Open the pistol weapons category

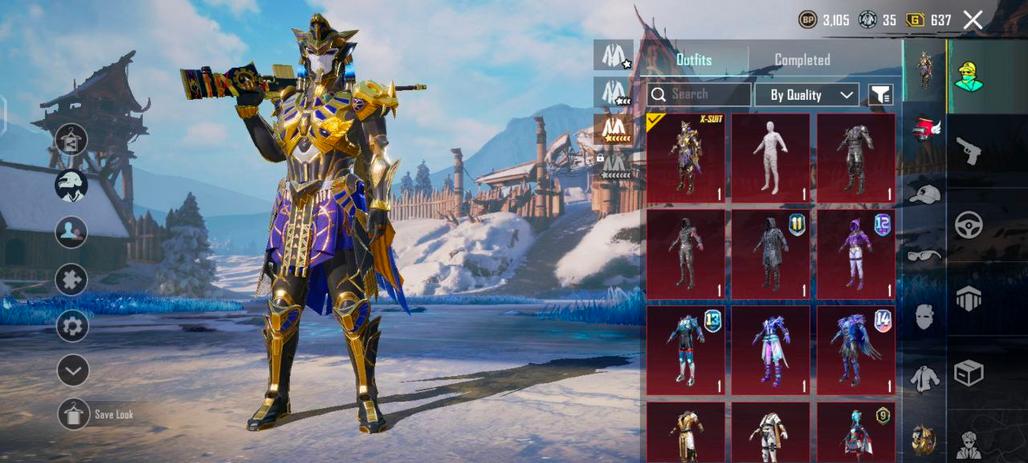pyautogui.click(x=968, y=150)
